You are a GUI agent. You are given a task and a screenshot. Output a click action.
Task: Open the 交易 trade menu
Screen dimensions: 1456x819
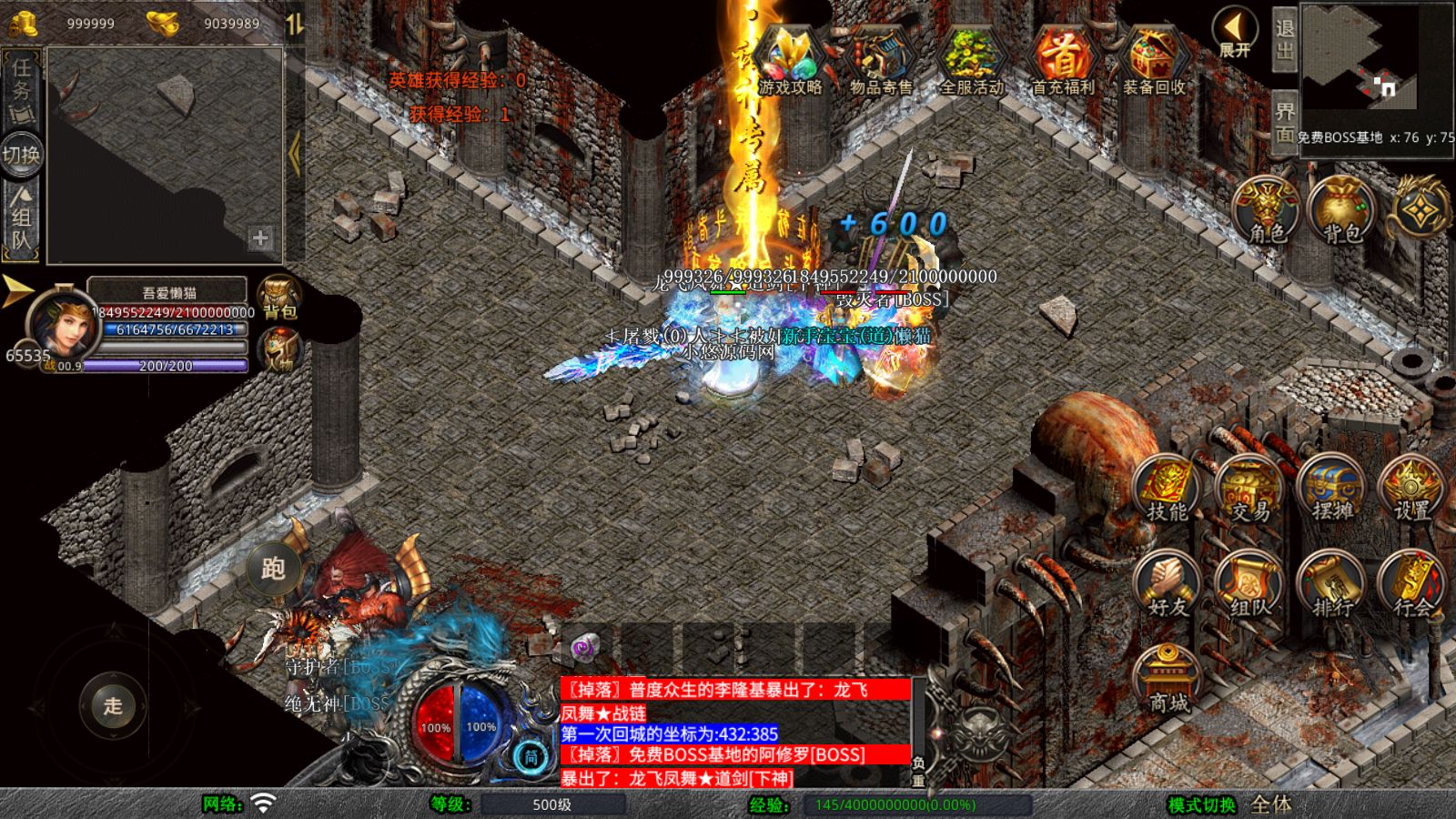(x=1249, y=491)
